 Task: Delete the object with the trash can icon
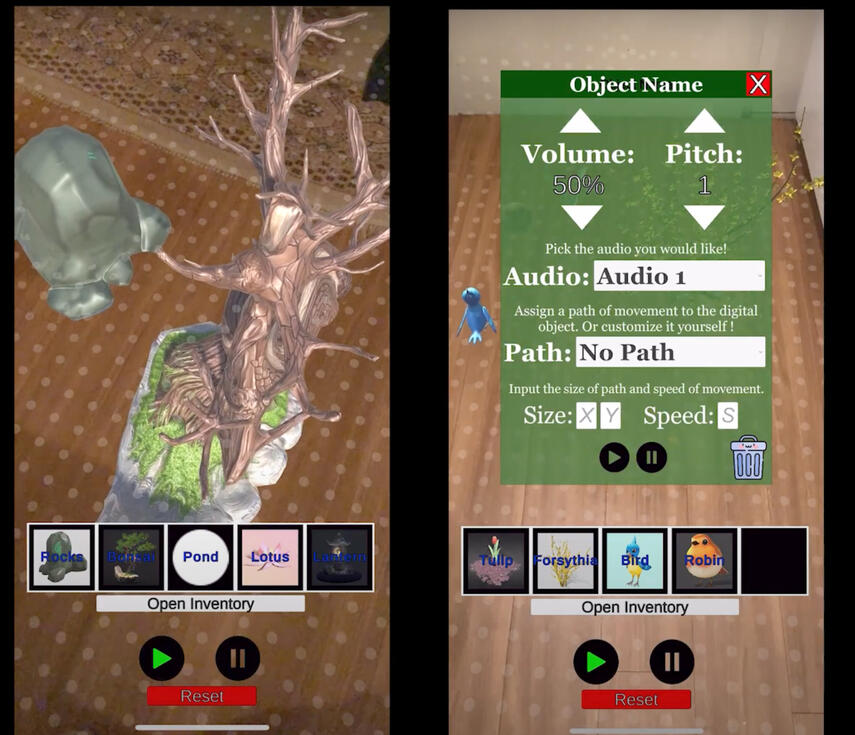[x=748, y=459]
